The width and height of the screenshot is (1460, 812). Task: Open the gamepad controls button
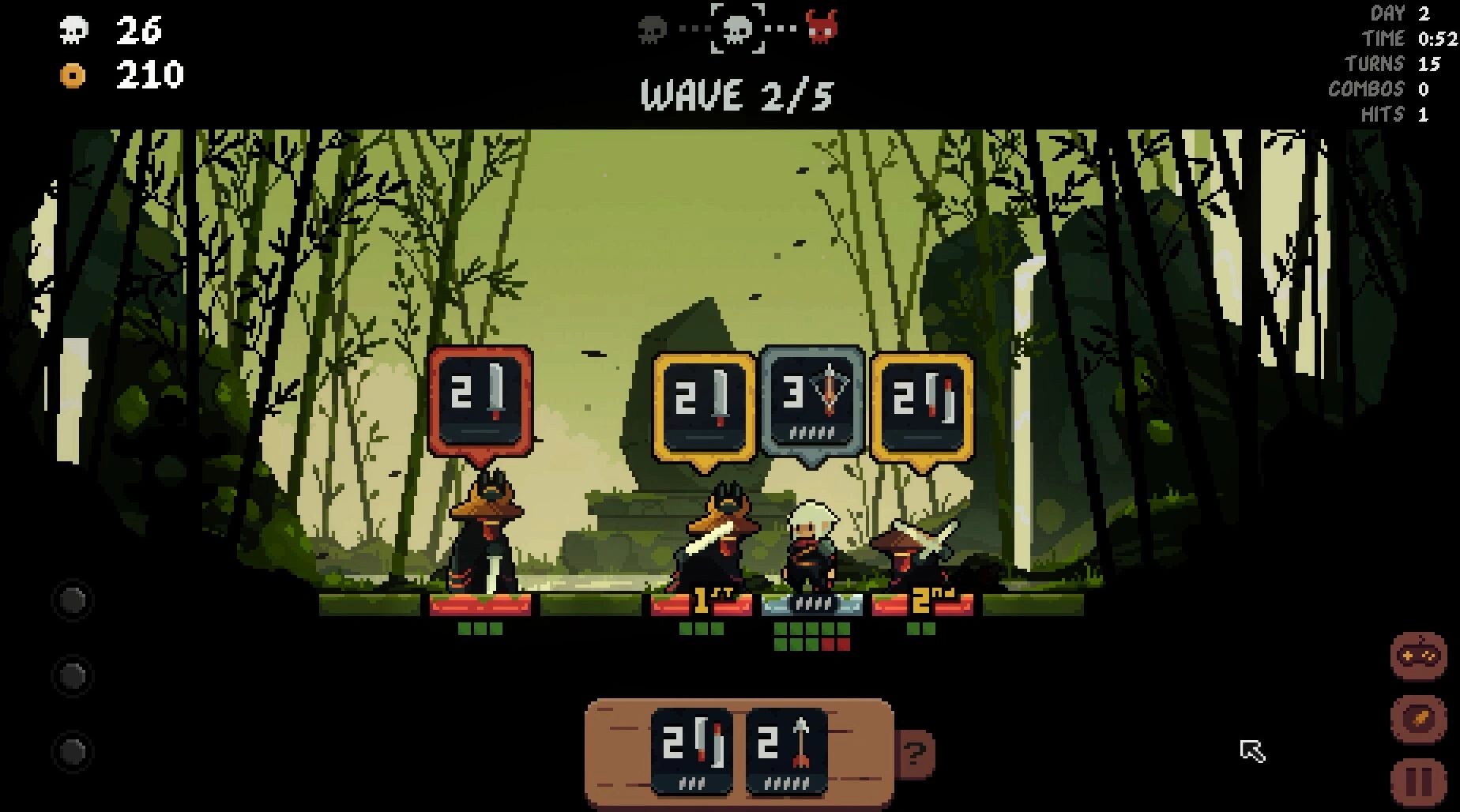pos(1418,655)
